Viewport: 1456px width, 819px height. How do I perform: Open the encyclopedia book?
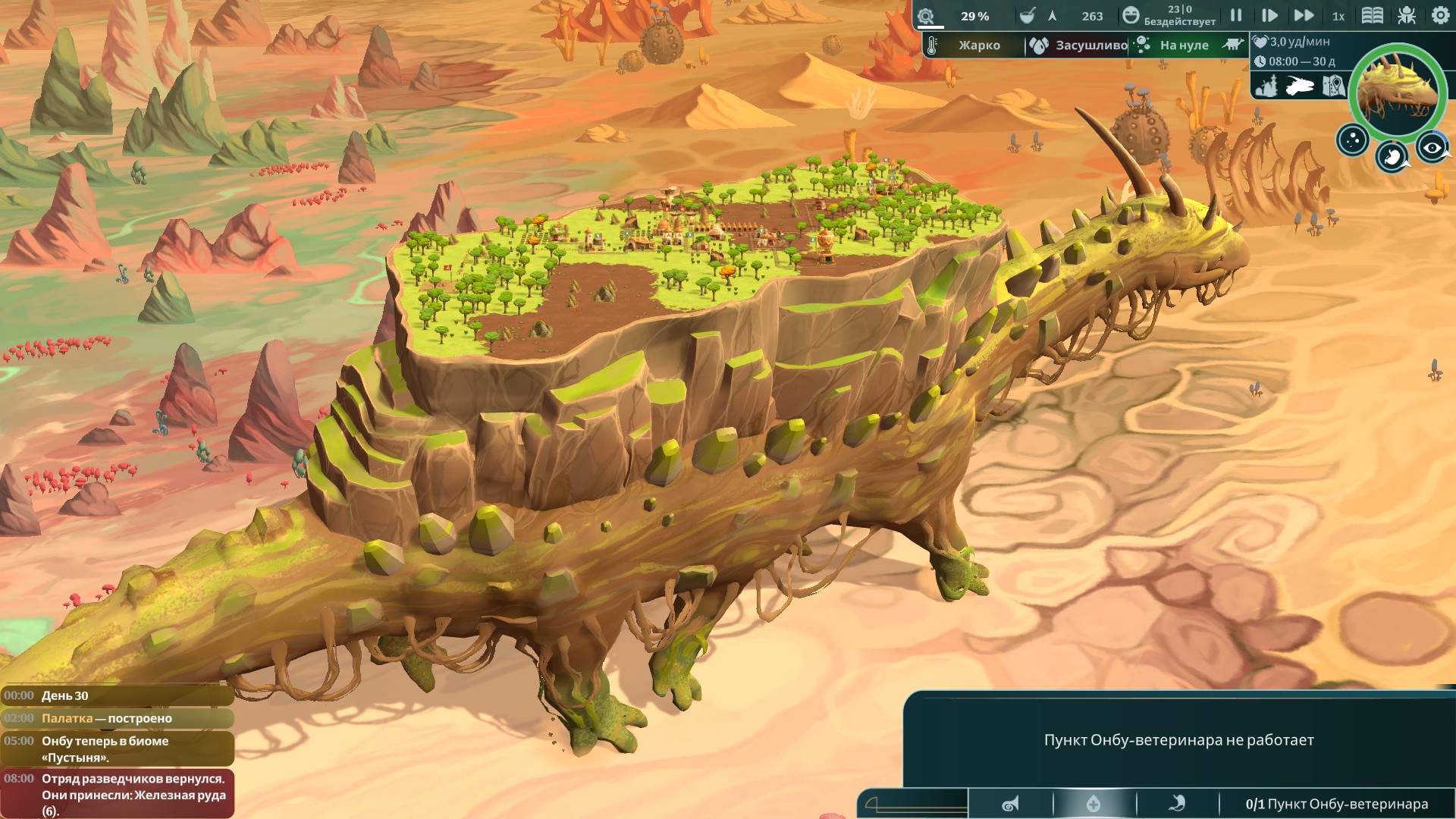click(1373, 16)
